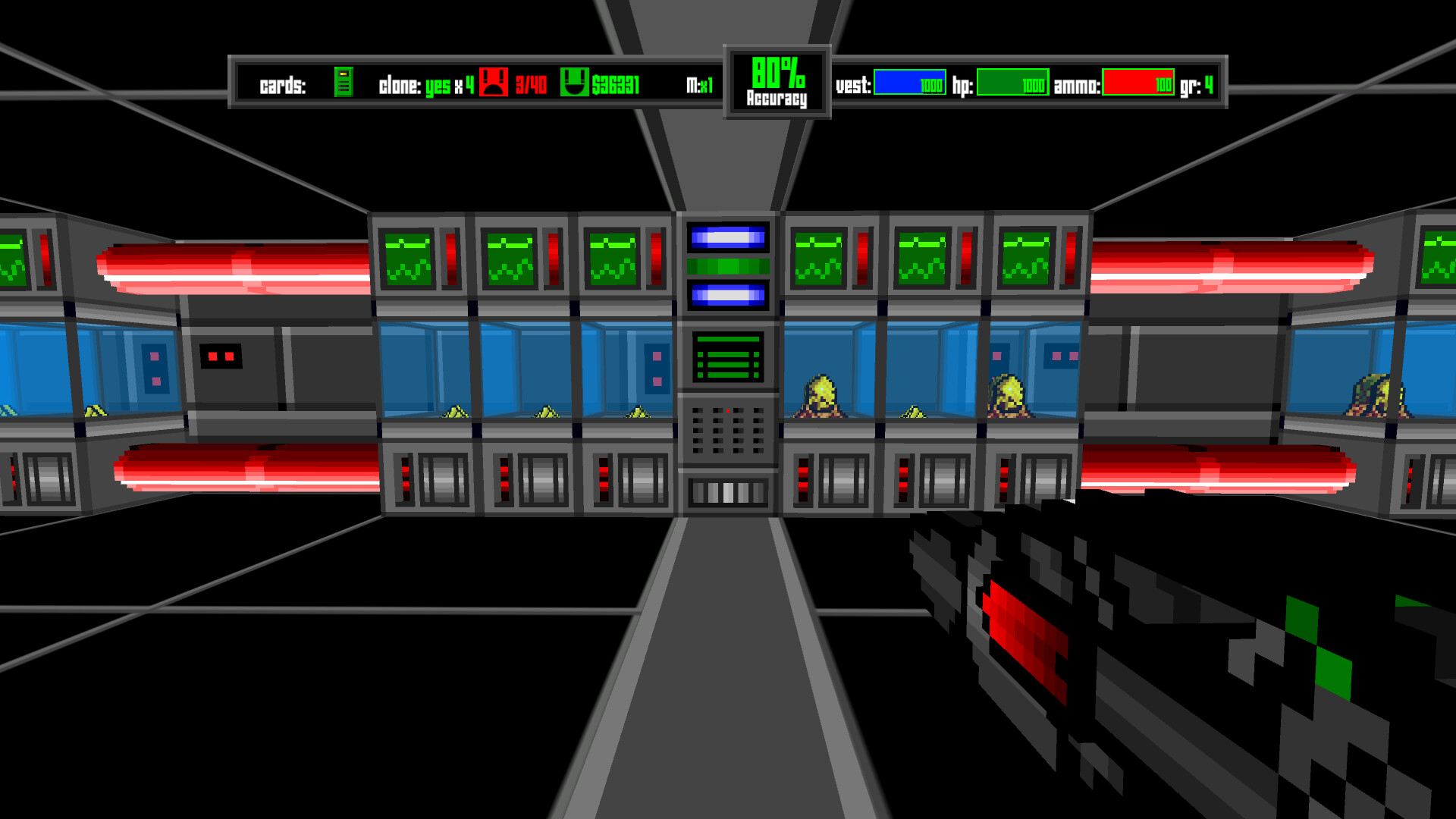Click the 80% Accuracy display panel
1456x819 pixels.
(x=777, y=80)
